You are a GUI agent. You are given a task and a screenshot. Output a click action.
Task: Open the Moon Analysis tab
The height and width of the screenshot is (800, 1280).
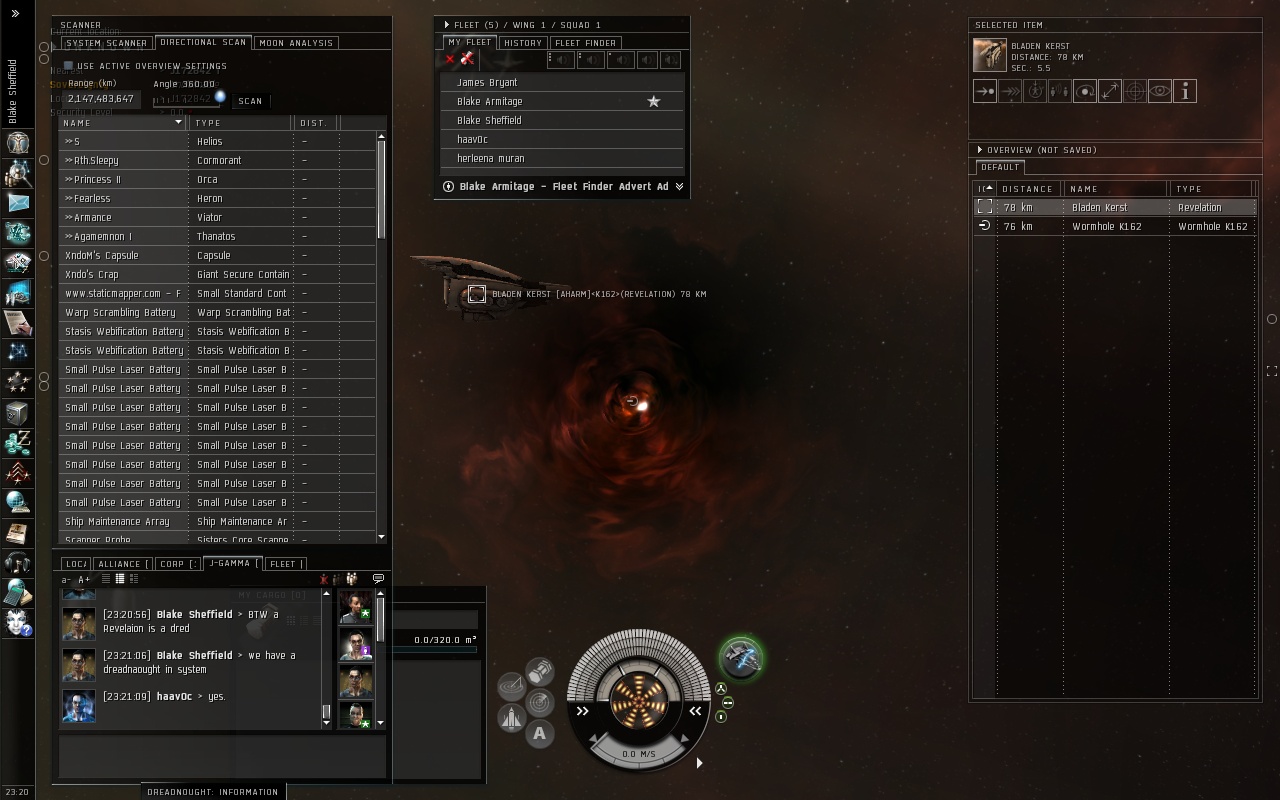click(295, 43)
